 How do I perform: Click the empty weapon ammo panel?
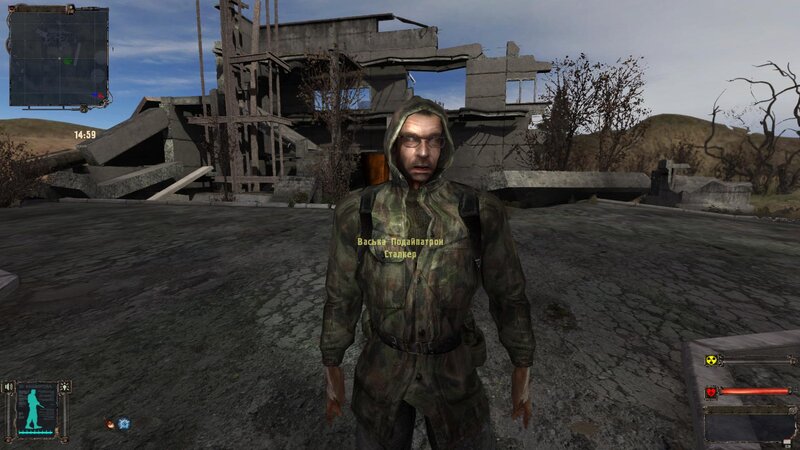tap(750, 425)
